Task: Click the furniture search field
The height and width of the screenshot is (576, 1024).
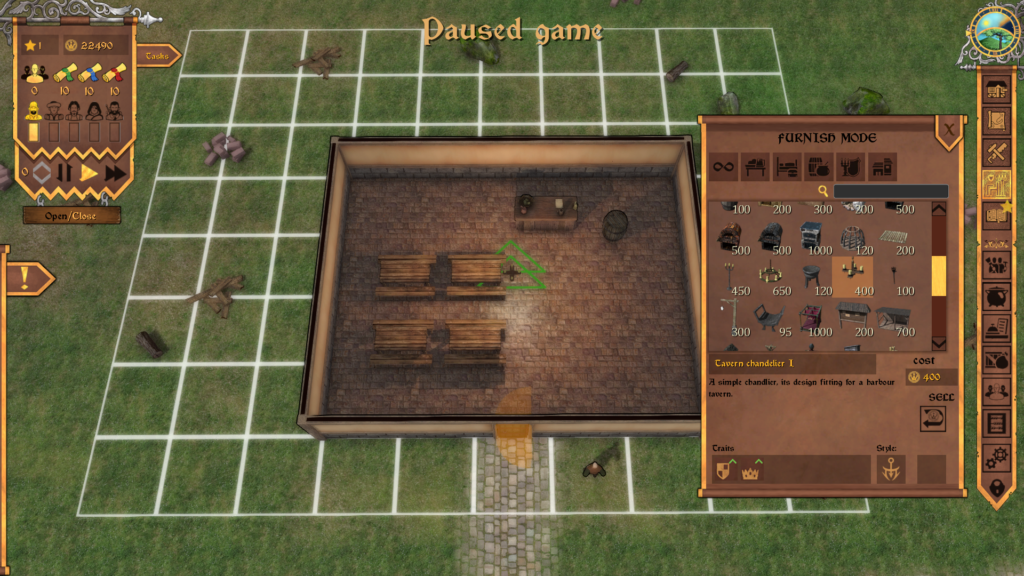Action: coord(890,191)
